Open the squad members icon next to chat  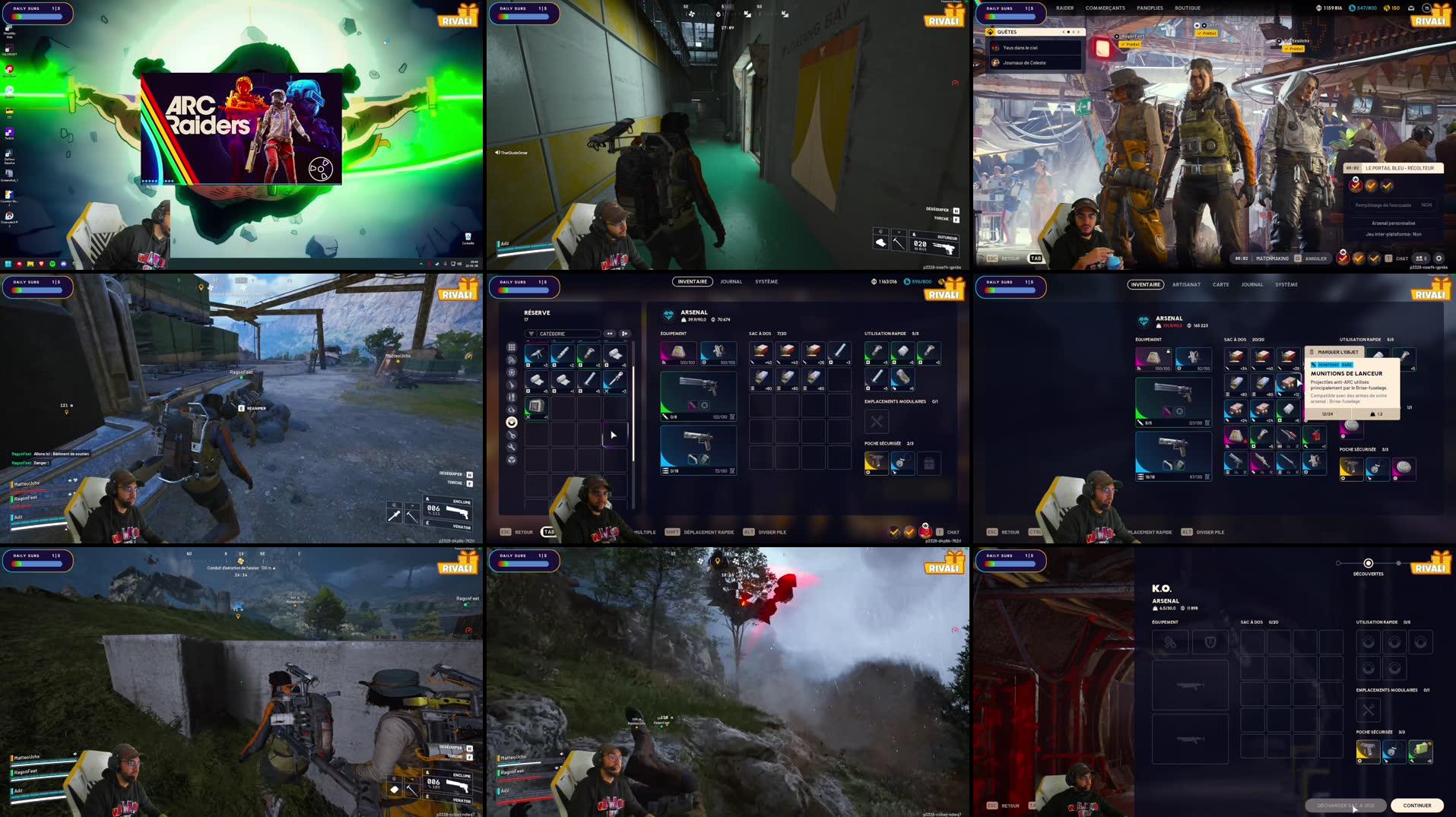coord(1420,258)
